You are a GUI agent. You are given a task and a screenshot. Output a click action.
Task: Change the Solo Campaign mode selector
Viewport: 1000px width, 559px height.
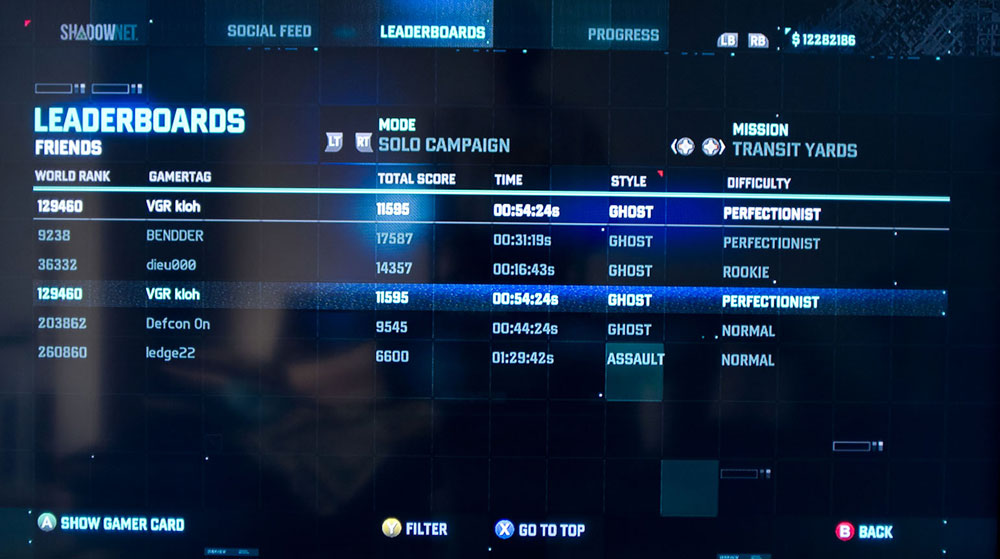point(443,145)
